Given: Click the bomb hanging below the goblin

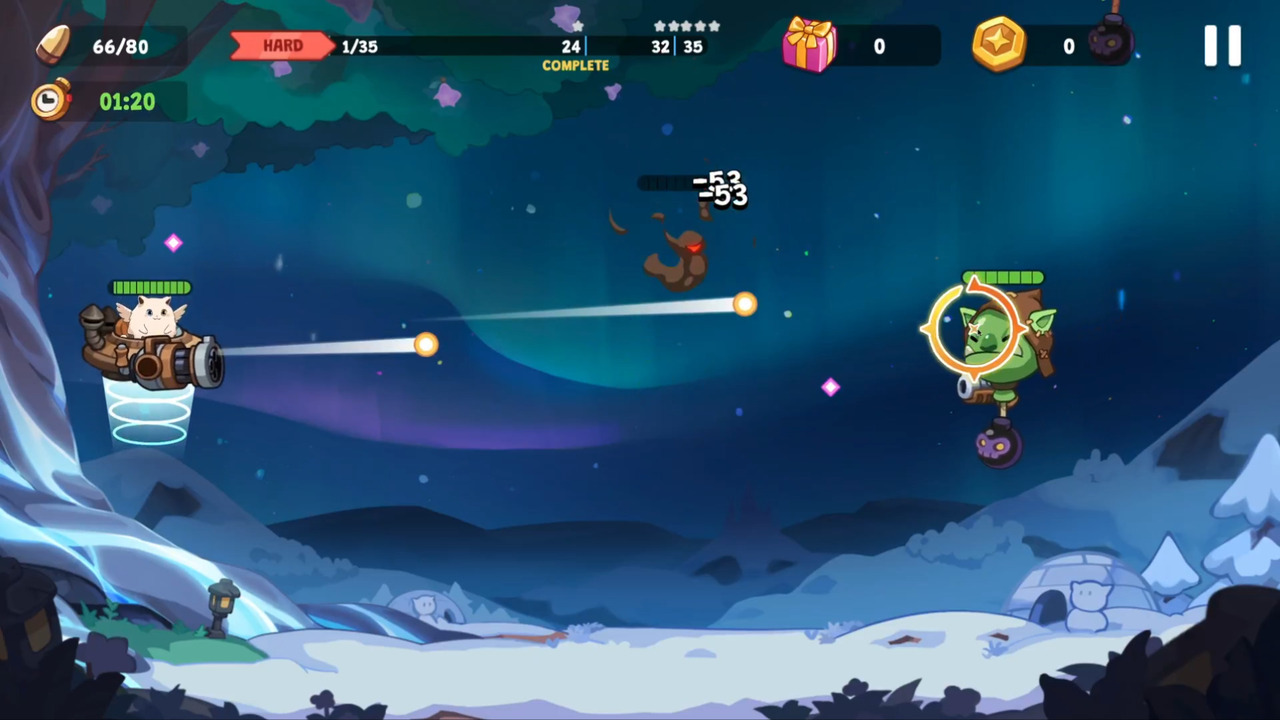Looking at the screenshot, I should (x=1000, y=447).
